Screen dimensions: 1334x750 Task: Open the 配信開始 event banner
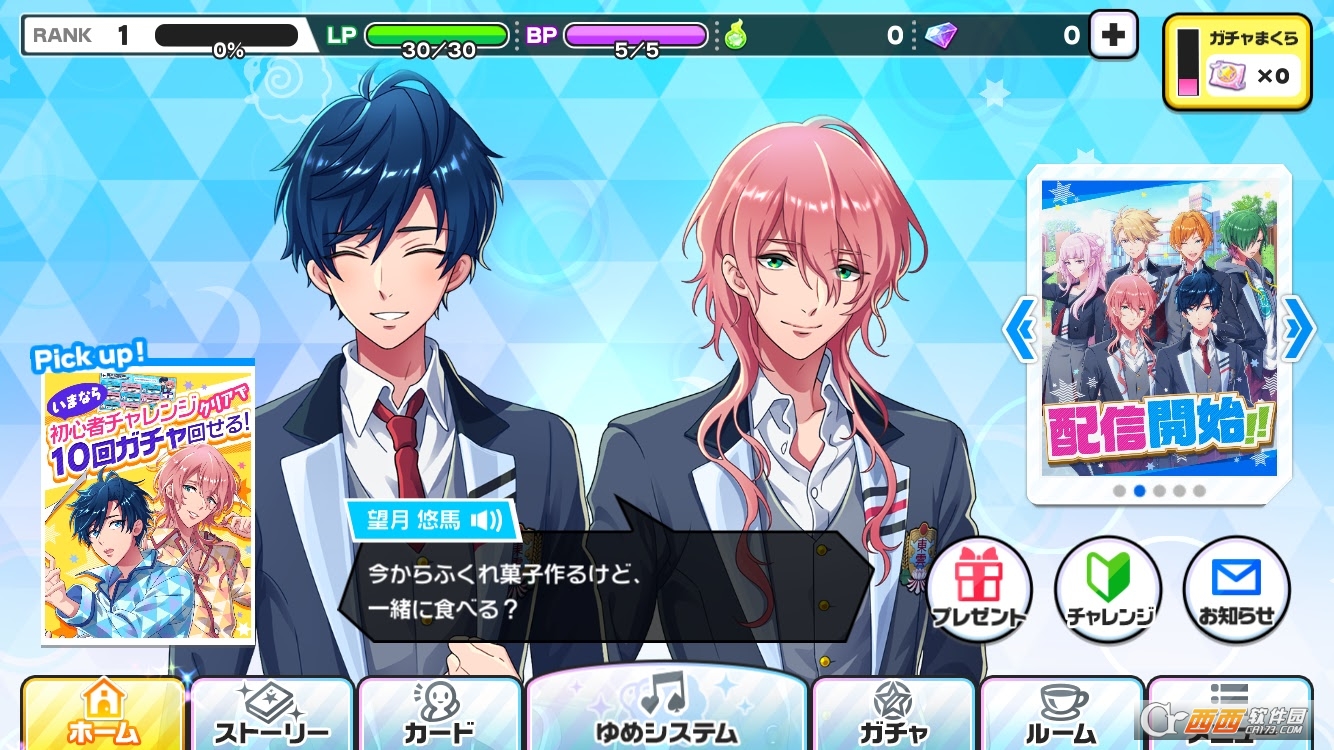(1160, 330)
